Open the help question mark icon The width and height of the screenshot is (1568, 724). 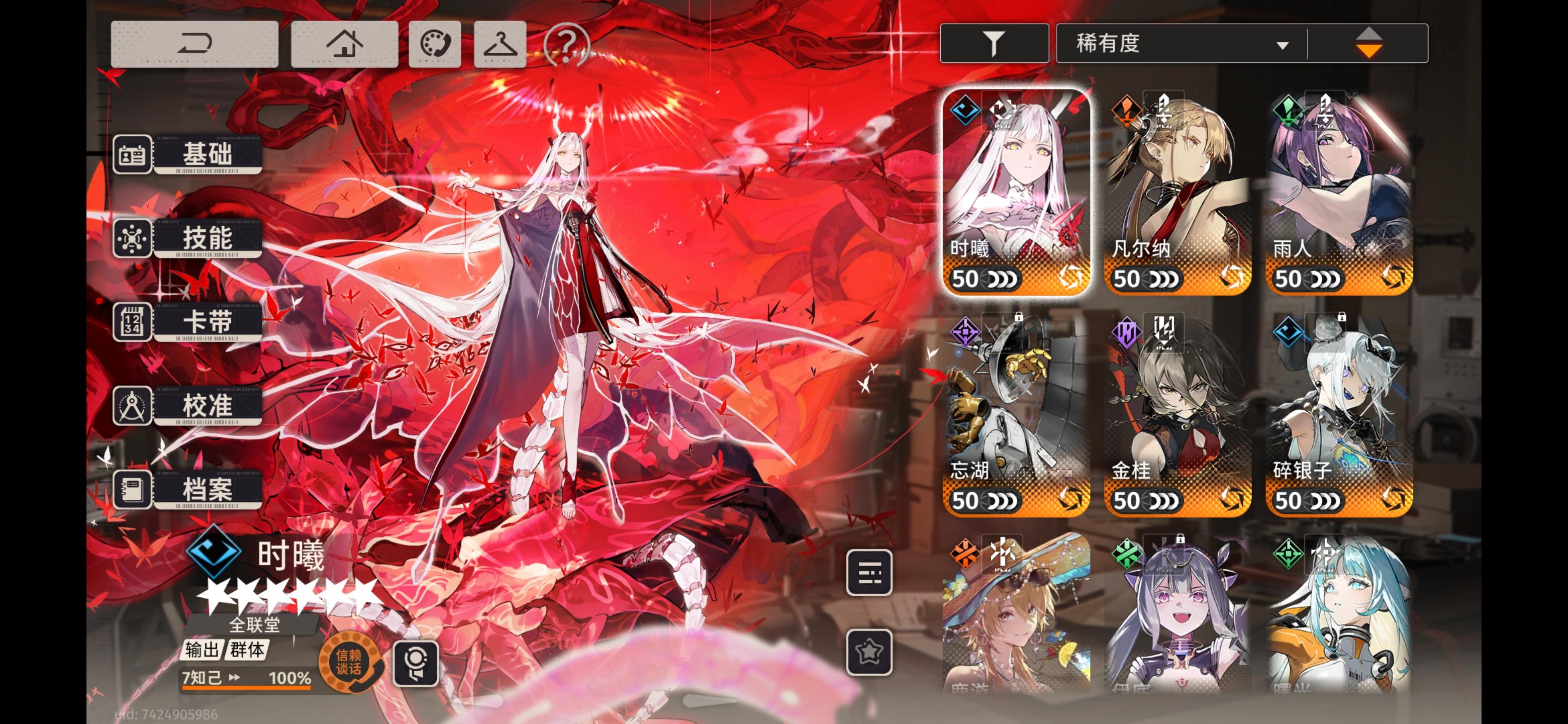[566, 44]
